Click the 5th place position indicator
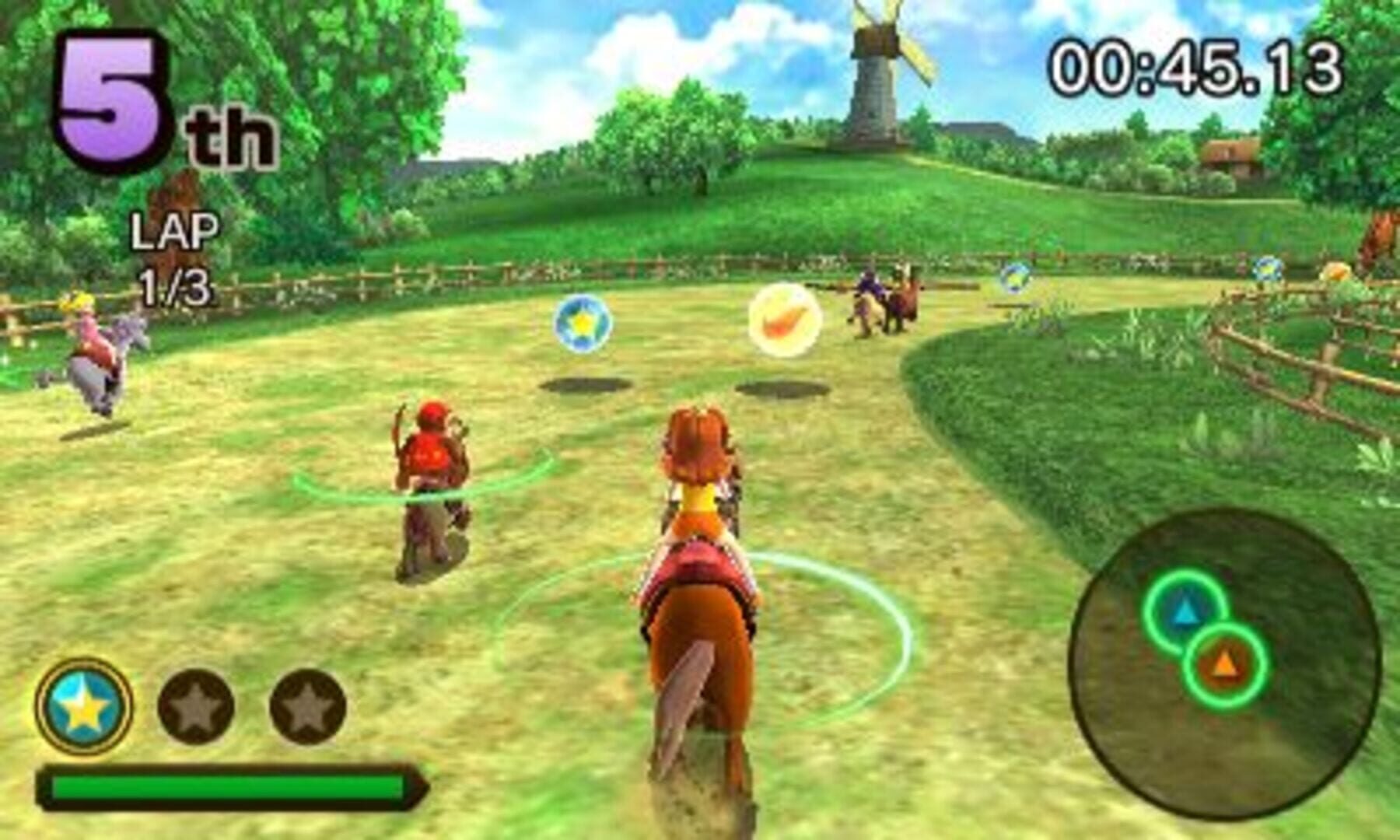1400x840 pixels. (x=124, y=93)
